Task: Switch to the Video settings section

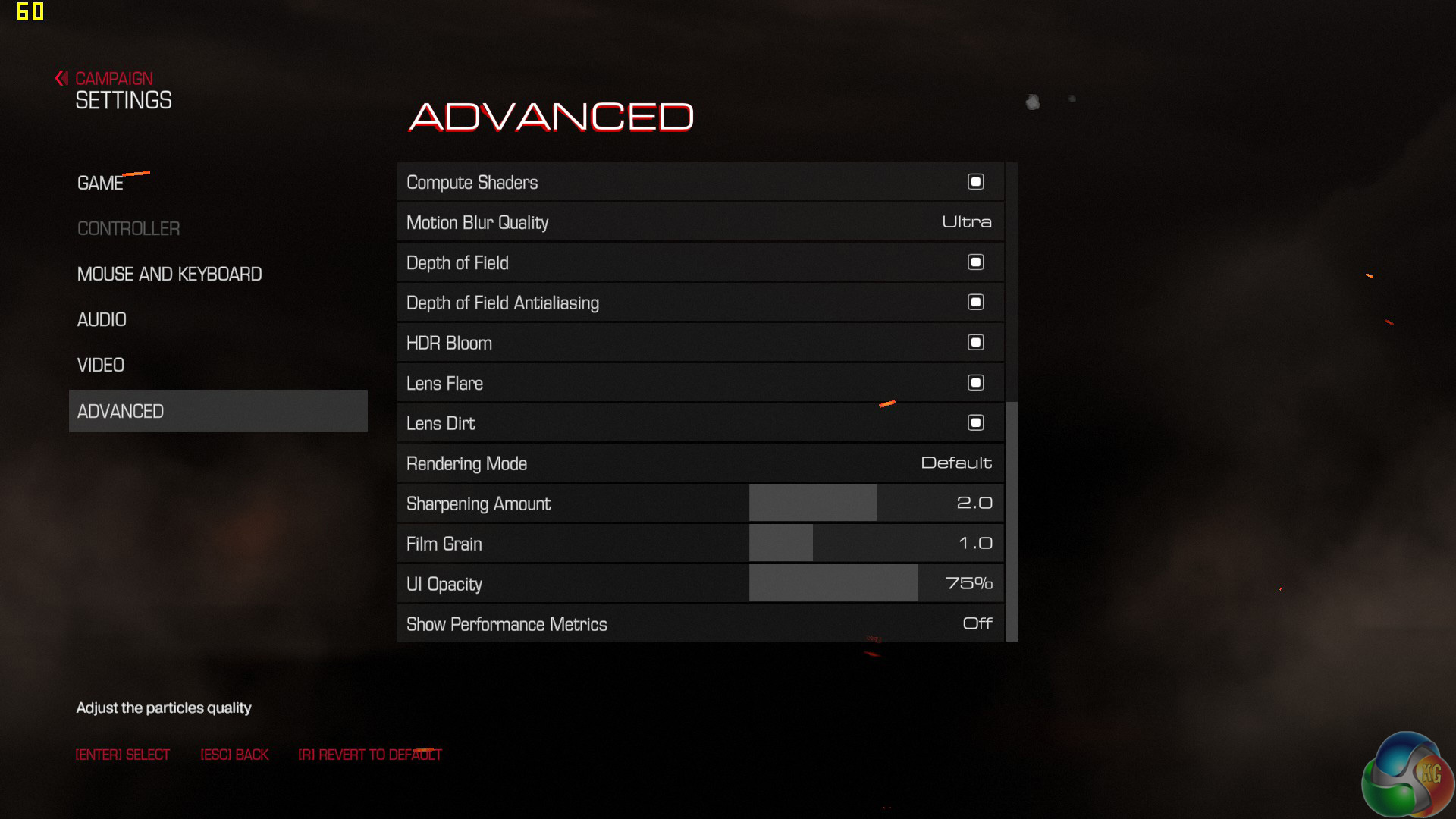Action: point(101,366)
